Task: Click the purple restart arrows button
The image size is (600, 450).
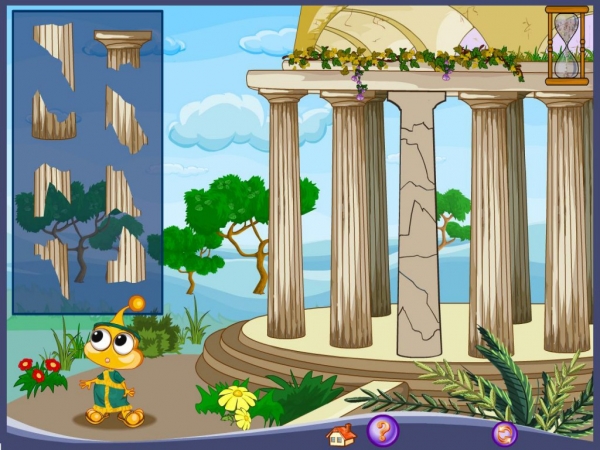Action: 504,434
